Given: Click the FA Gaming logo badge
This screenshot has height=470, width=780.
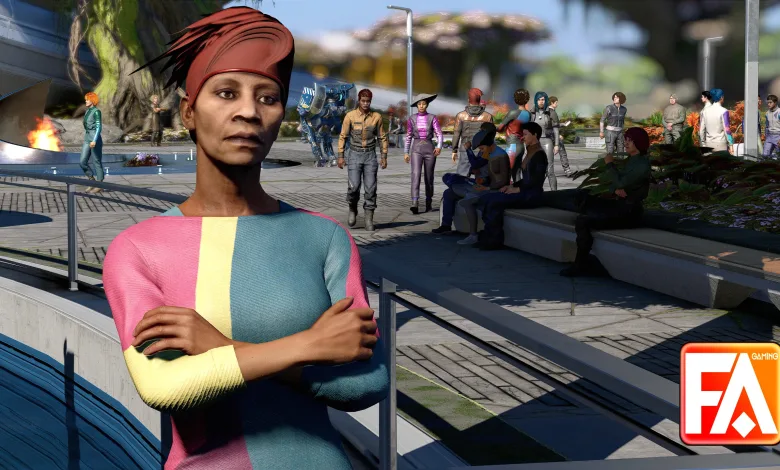Looking at the screenshot, I should click(729, 393).
